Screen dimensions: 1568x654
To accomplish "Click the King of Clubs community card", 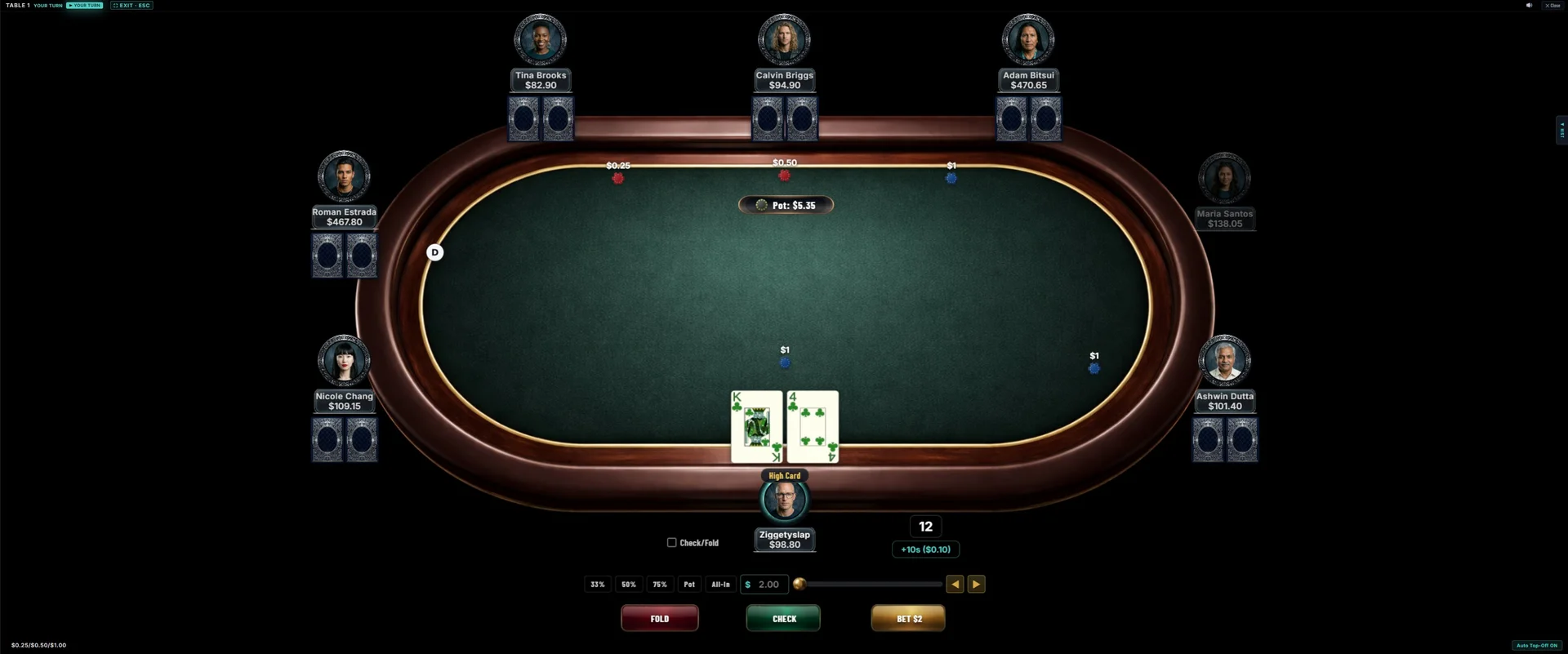I will [755, 426].
